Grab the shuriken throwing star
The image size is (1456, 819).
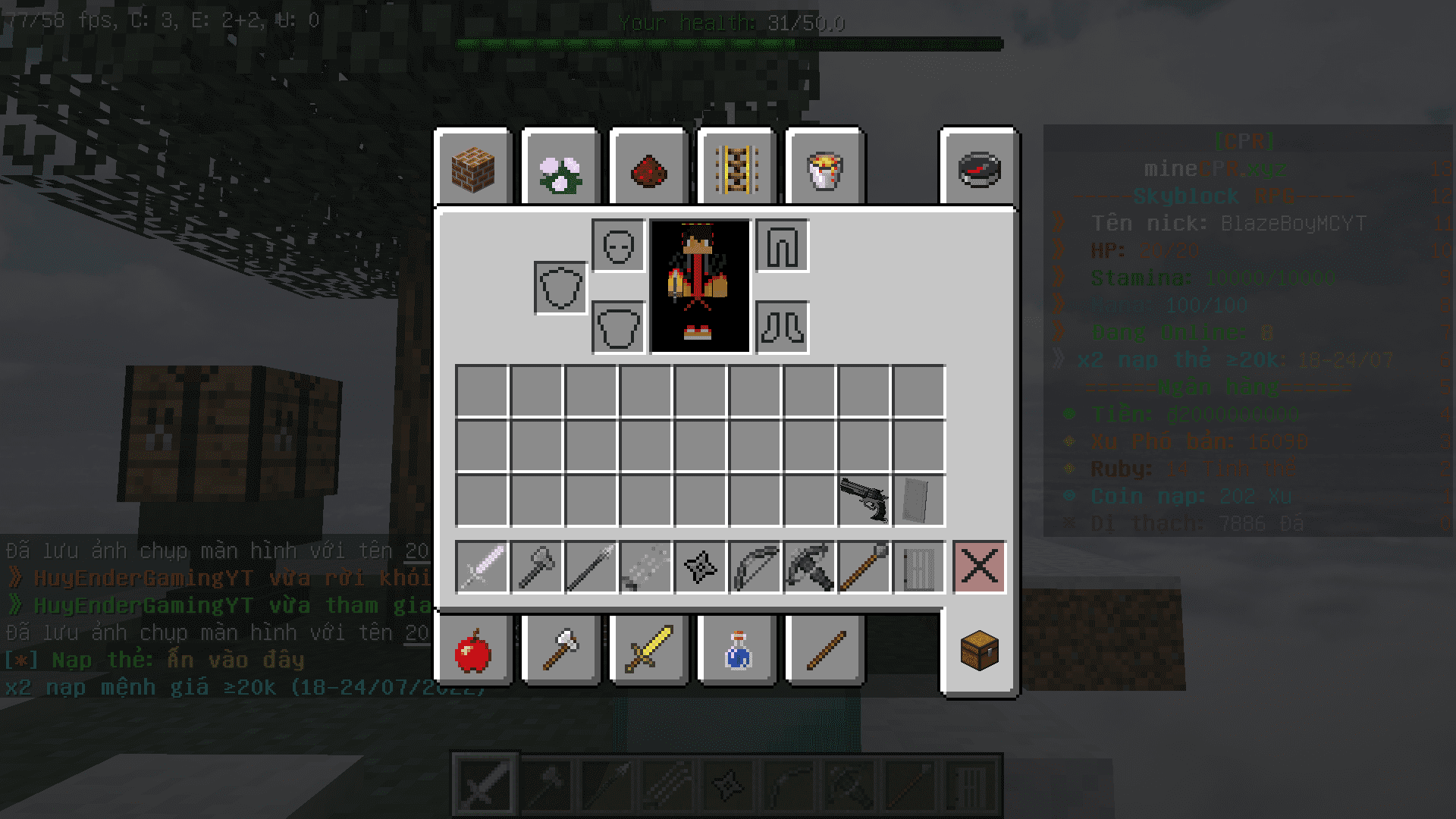tap(701, 566)
